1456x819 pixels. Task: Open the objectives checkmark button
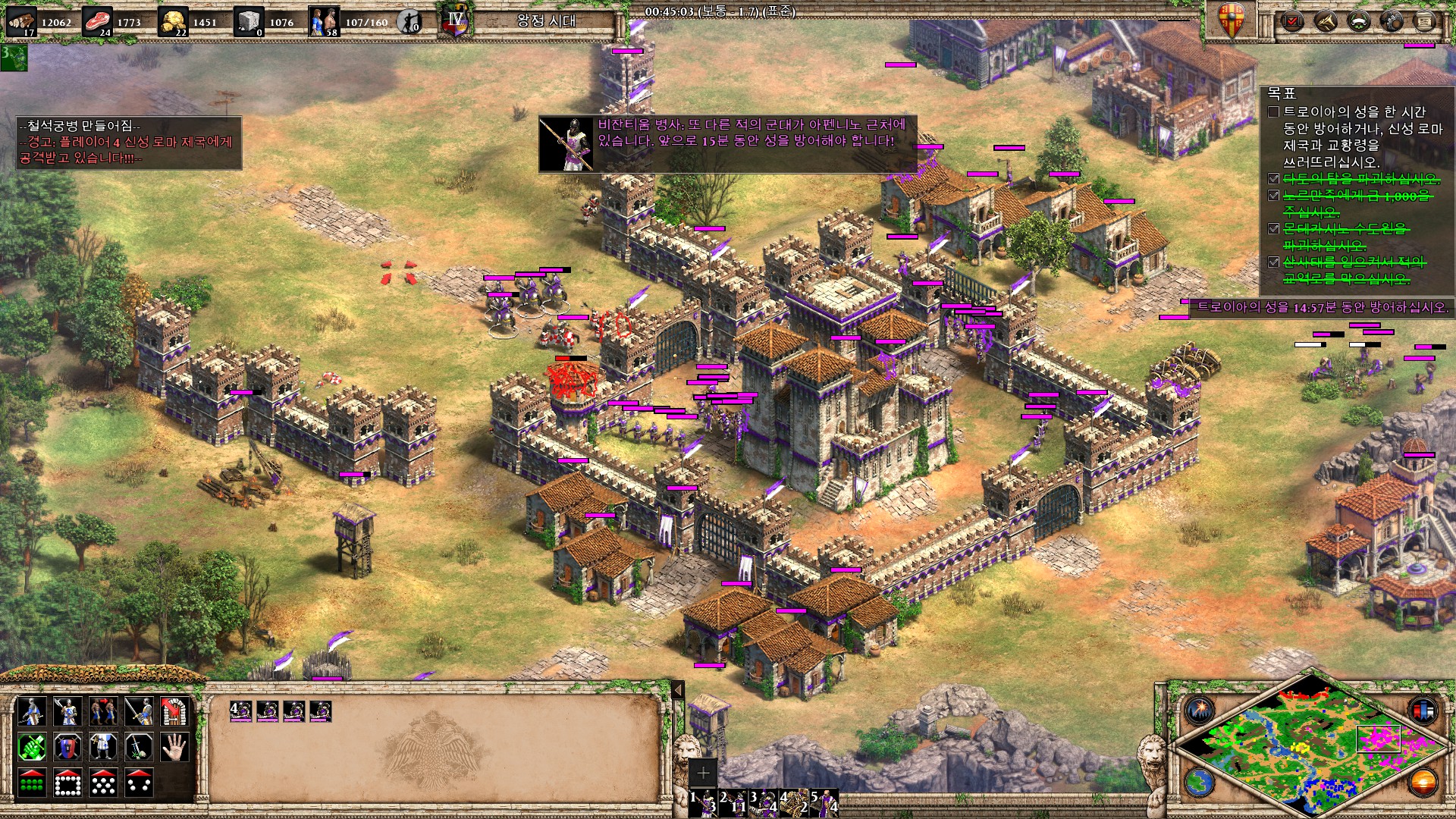tap(1292, 21)
